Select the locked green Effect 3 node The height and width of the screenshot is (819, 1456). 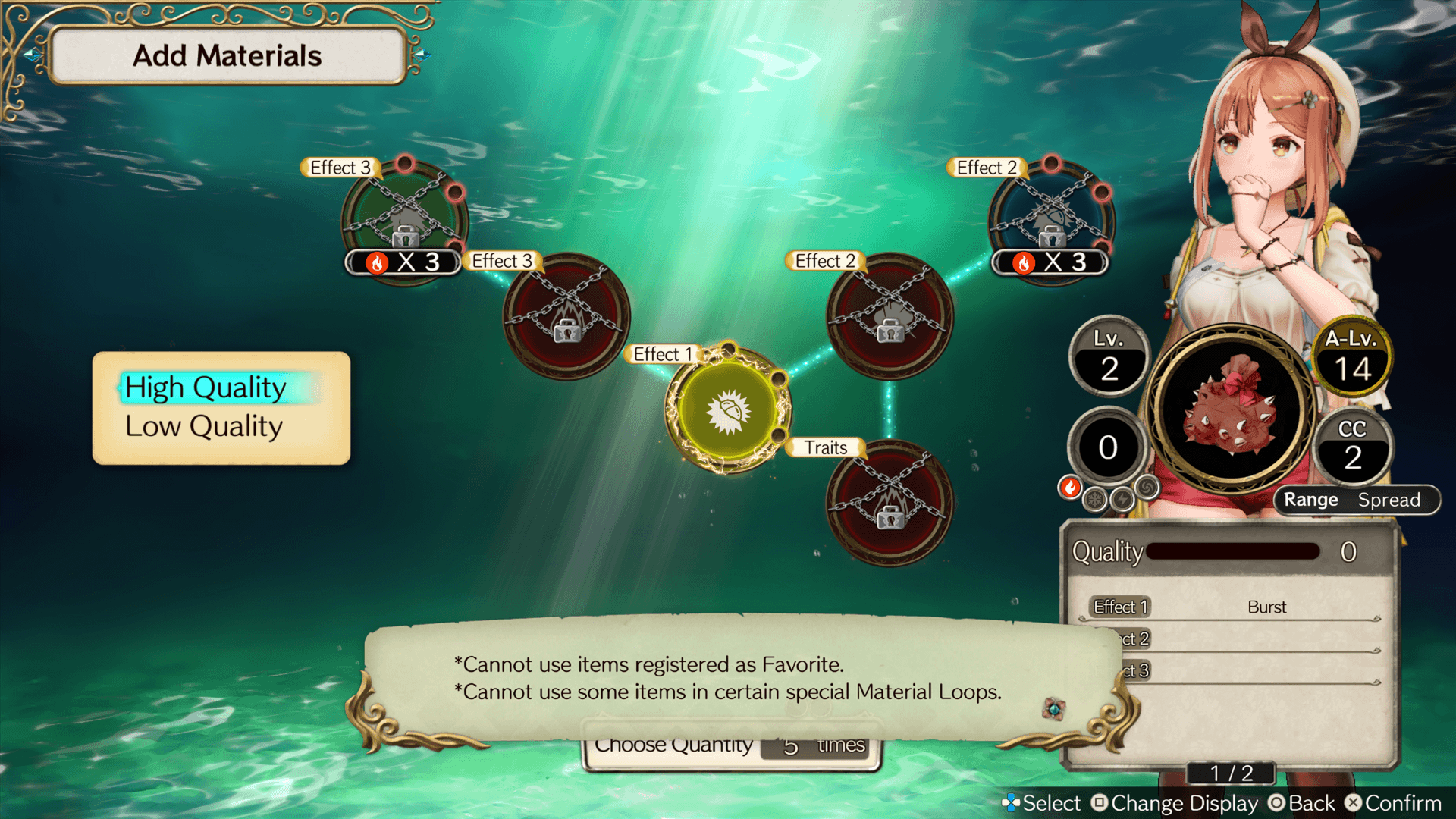[404, 218]
